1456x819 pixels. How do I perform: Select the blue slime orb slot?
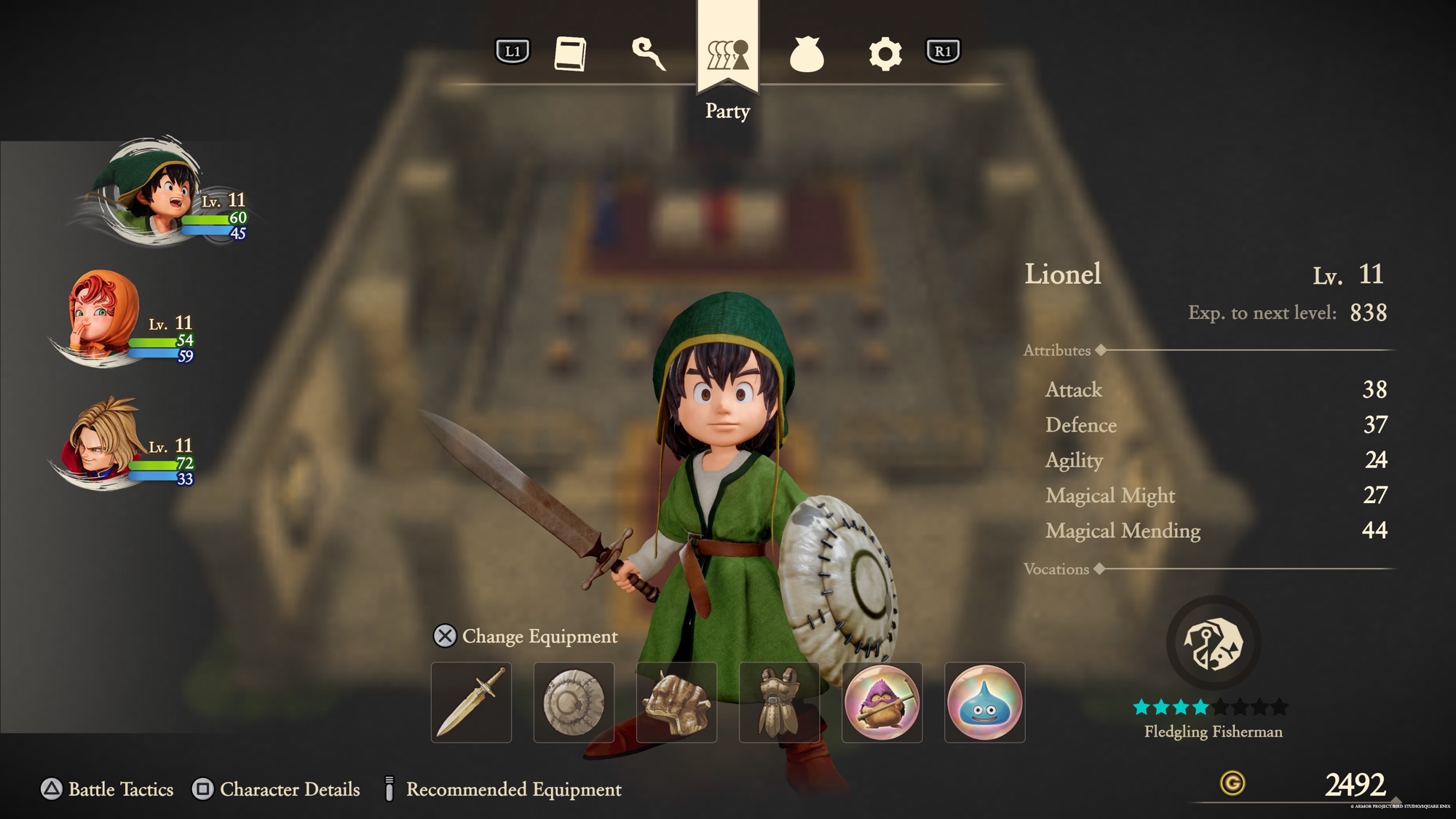click(984, 703)
